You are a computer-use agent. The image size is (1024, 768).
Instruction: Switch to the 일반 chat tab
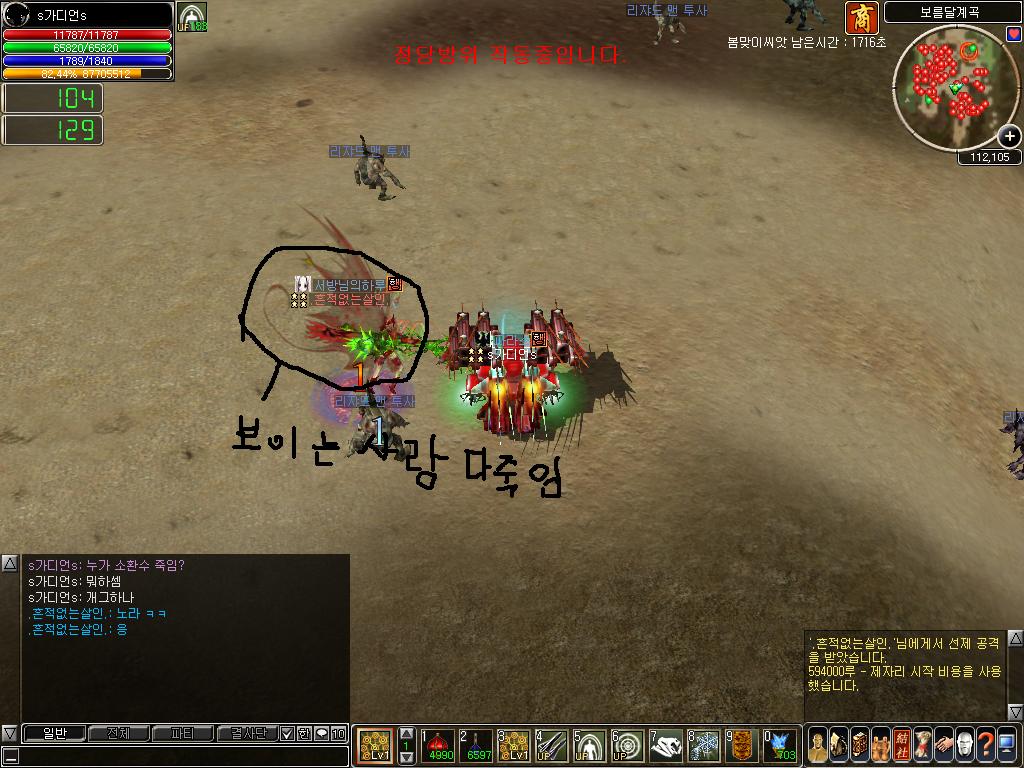pos(53,734)
